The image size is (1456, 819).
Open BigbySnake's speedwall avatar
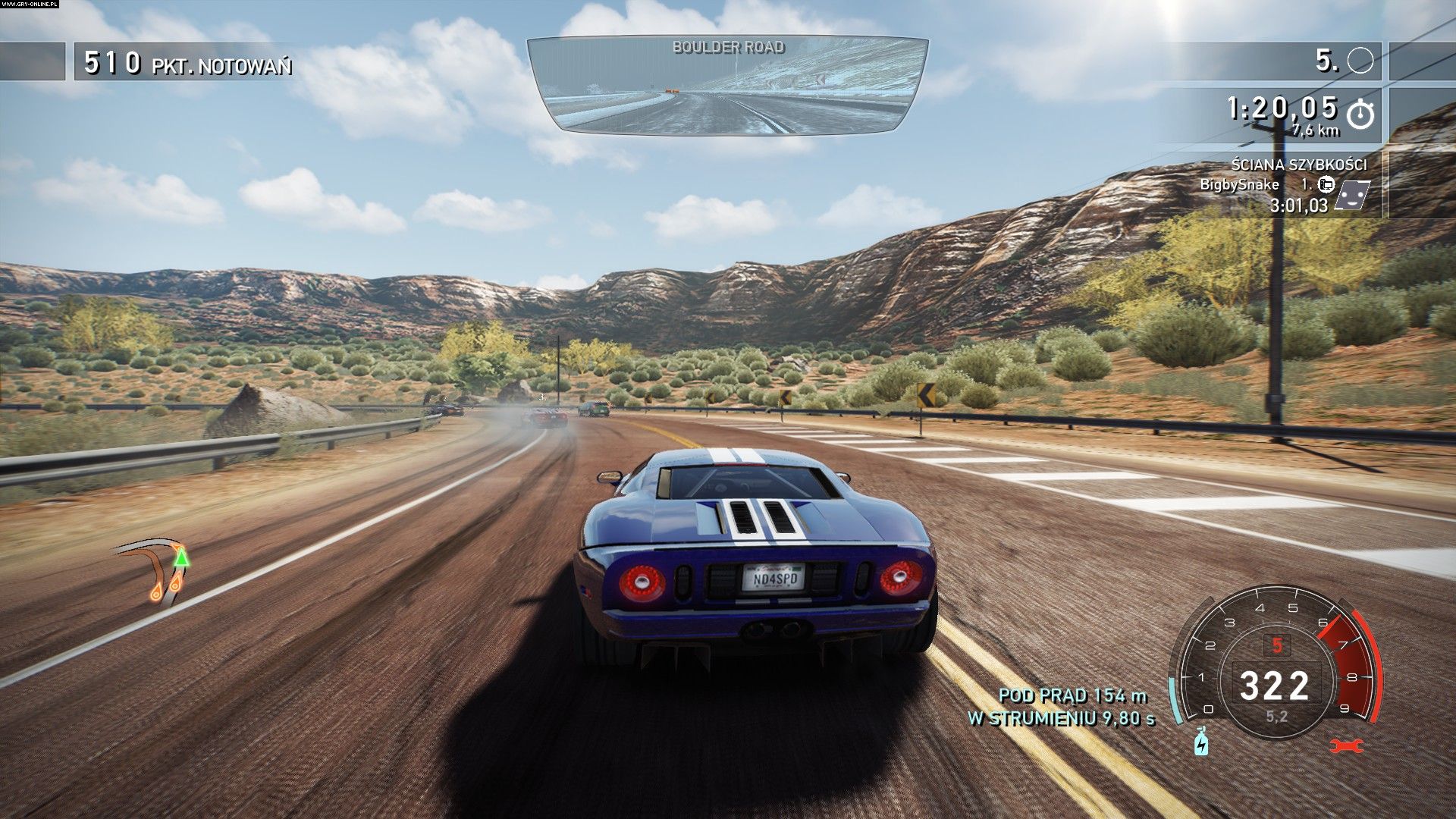coord(1351,194)
